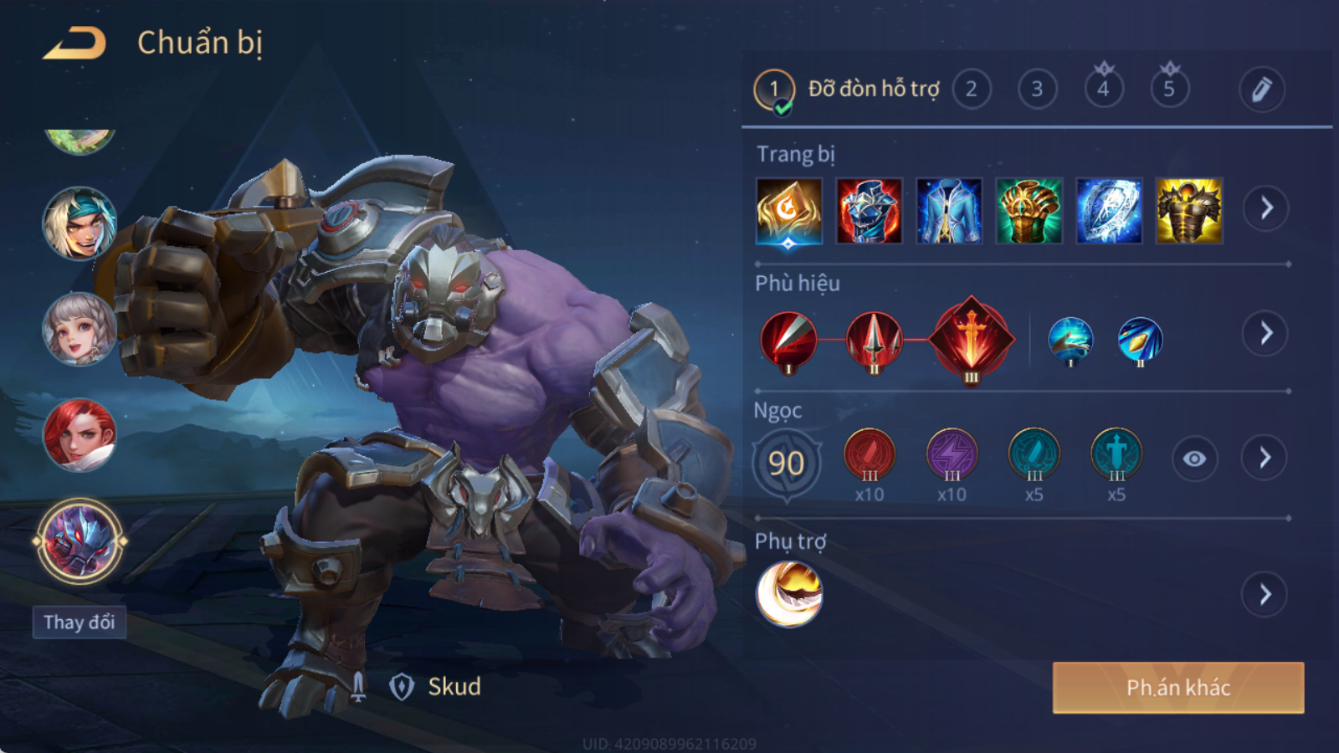Select the green gauntlet equipment item

click(1029, 211)
